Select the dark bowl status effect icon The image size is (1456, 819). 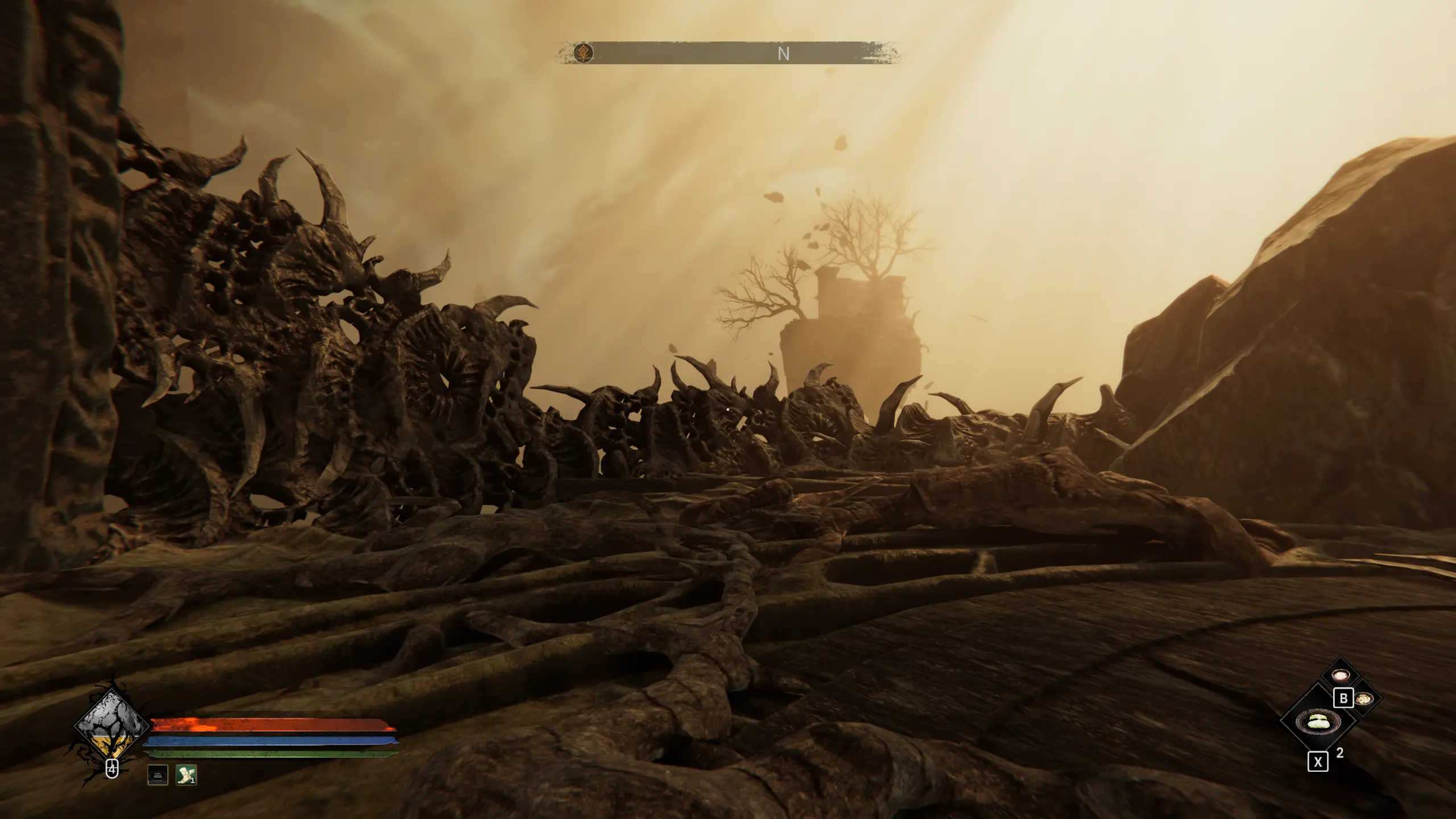click(158, 775)
